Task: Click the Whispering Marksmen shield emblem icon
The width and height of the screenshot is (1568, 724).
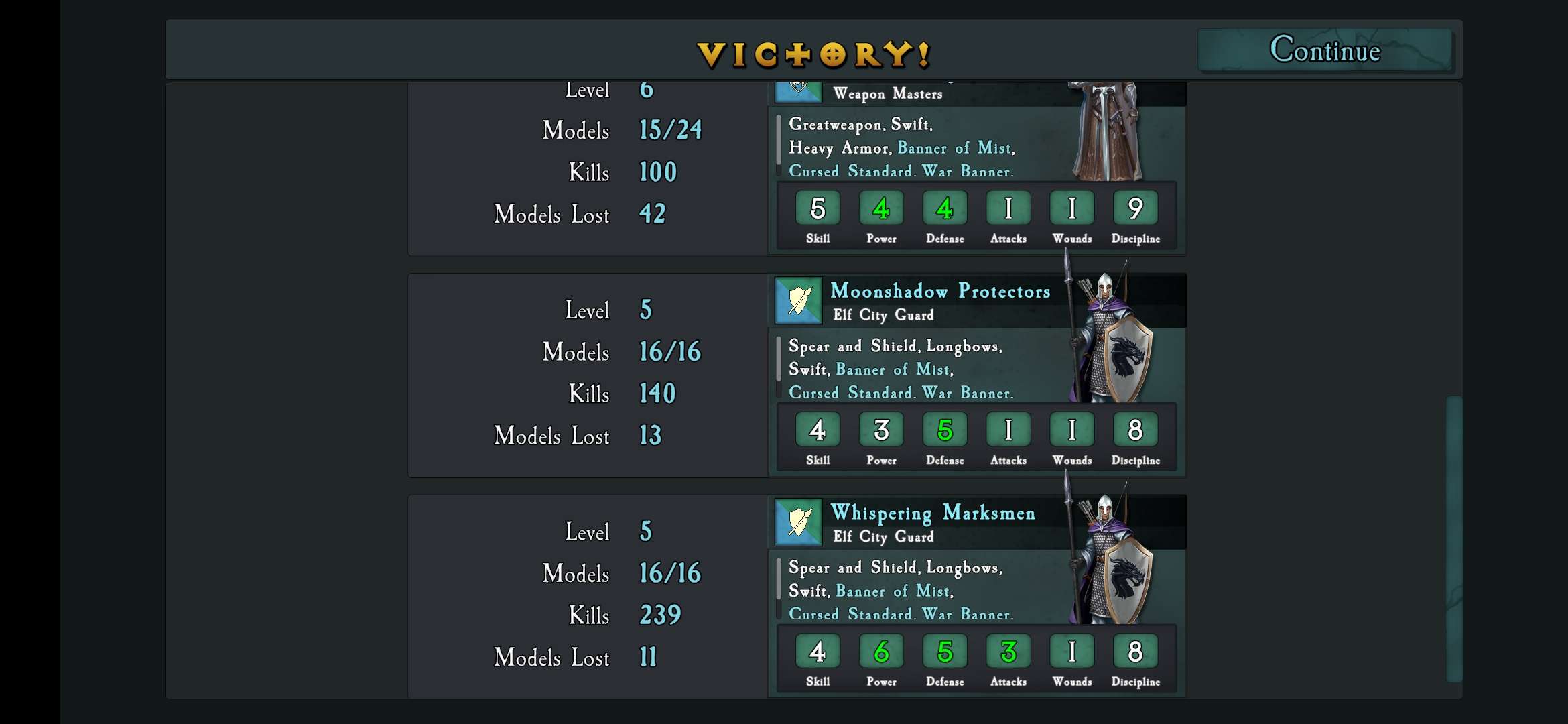Action: (x=798, y=522)
